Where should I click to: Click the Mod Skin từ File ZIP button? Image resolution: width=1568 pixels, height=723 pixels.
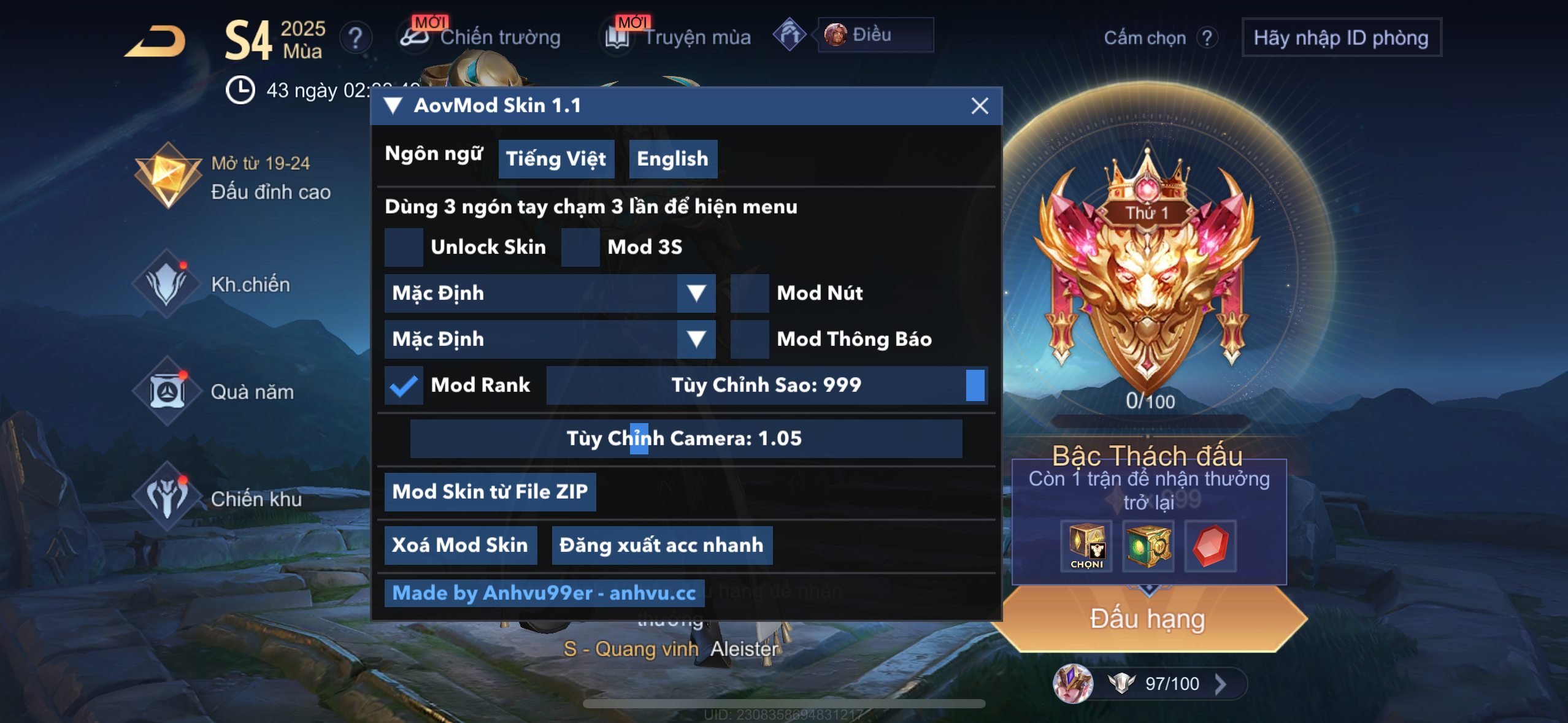click(x=490, y=491)
